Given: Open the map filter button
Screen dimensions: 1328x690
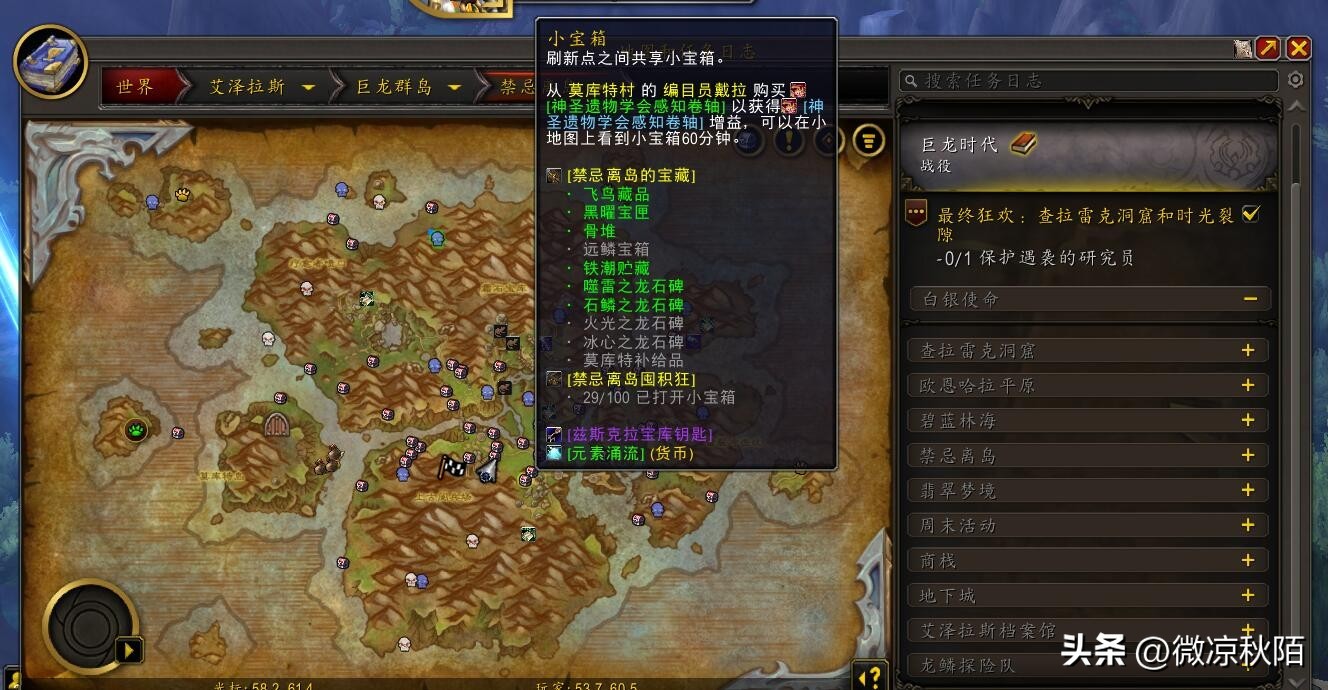Looking at the screenshot, I should [x=868, y=140].
